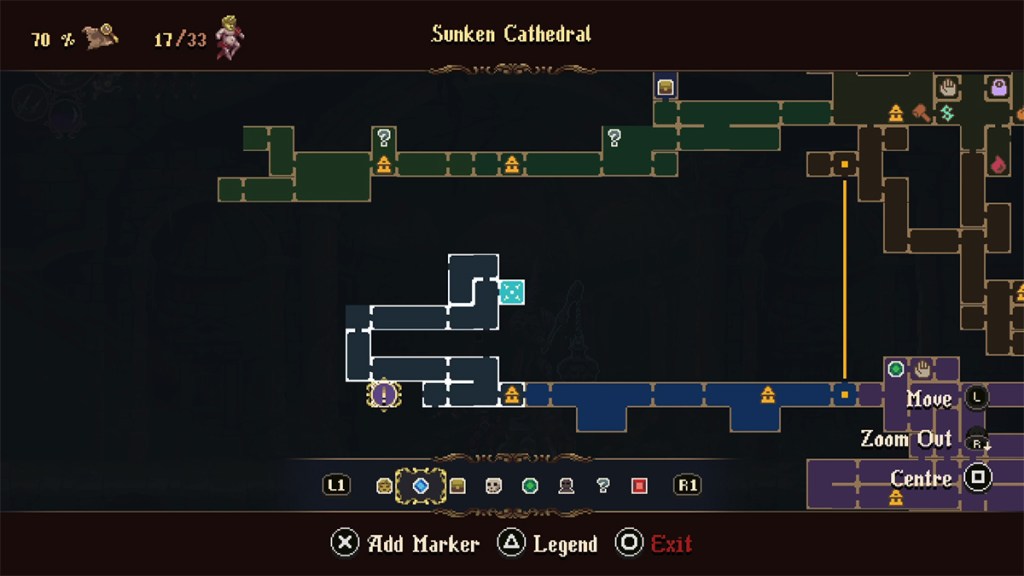Select the skull marker type

click(493, 486)
